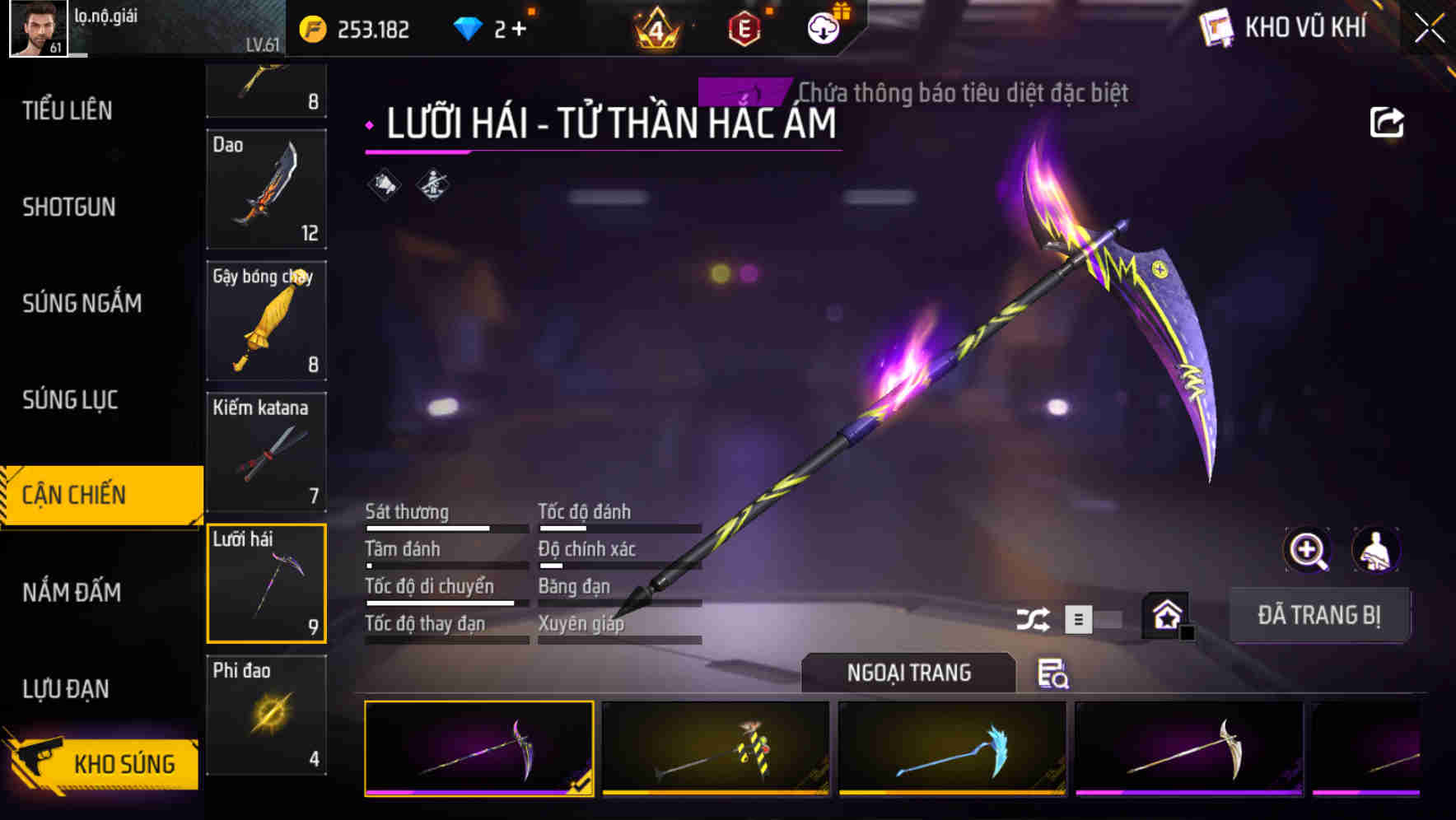This screenshot has width=1456, height=820.
Task: Select the NẮM ĐẤM weapon category
Action: (x=70, y=593)
